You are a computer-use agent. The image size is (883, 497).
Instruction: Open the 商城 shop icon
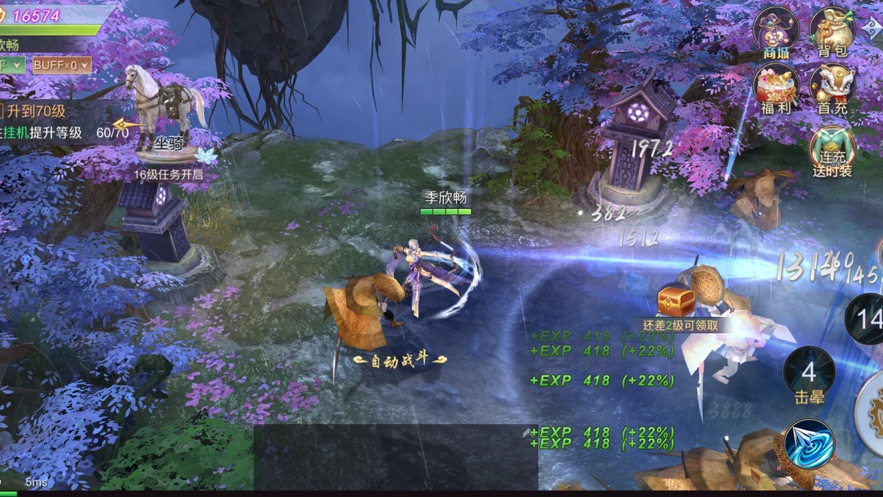[776, 30]
